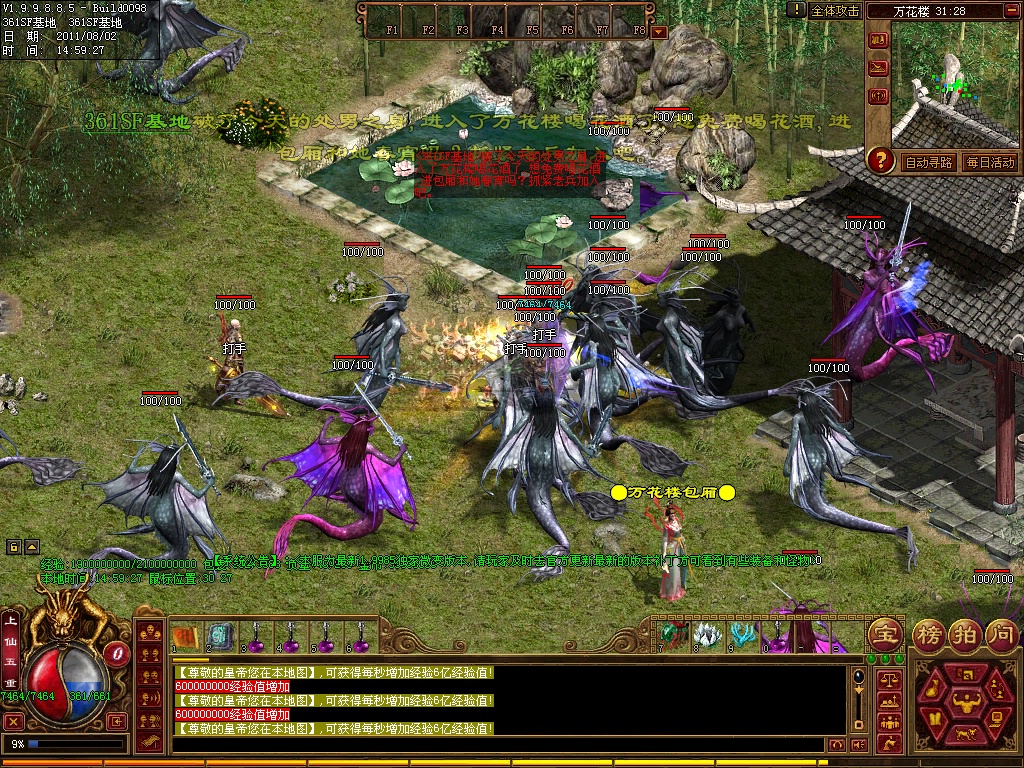Click the 自动寻路 auto-pathfinding button

[927, 162]
